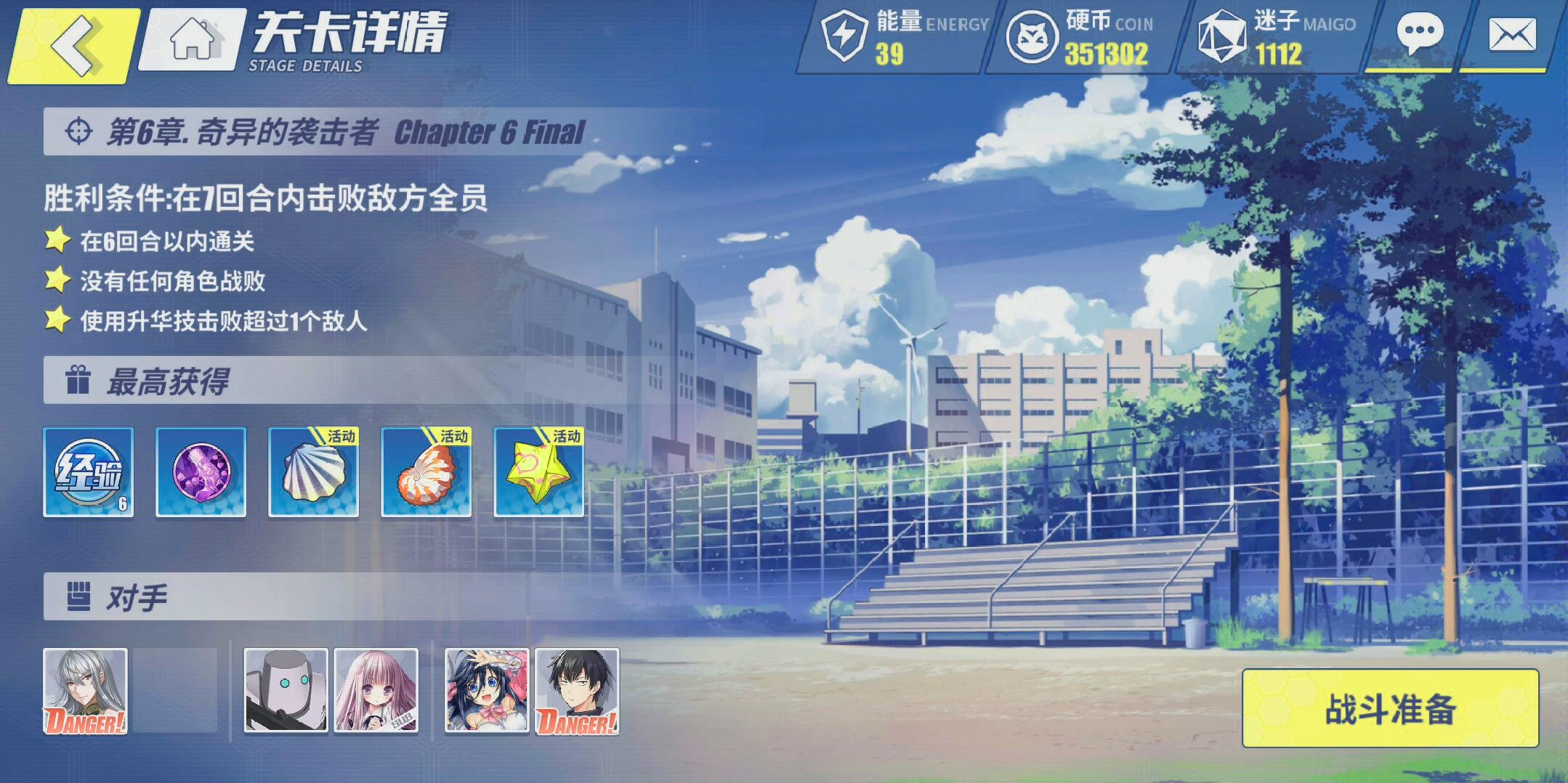View the black-haired boy Danger opponent portrait
Image resolution: width=1568 pixels, height=783 pixels.
tap(578, 691)
